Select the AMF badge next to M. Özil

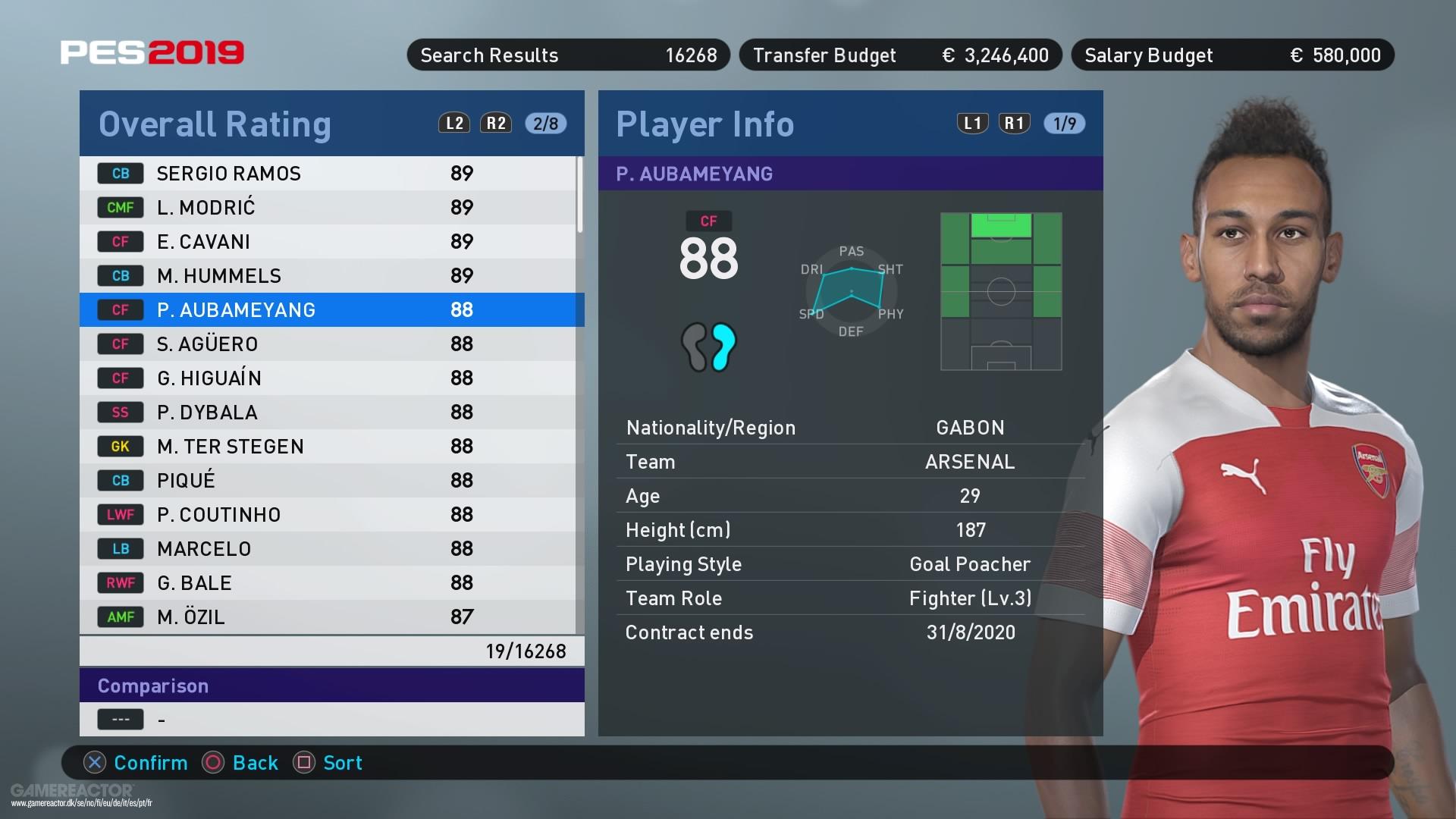[121, 617]
